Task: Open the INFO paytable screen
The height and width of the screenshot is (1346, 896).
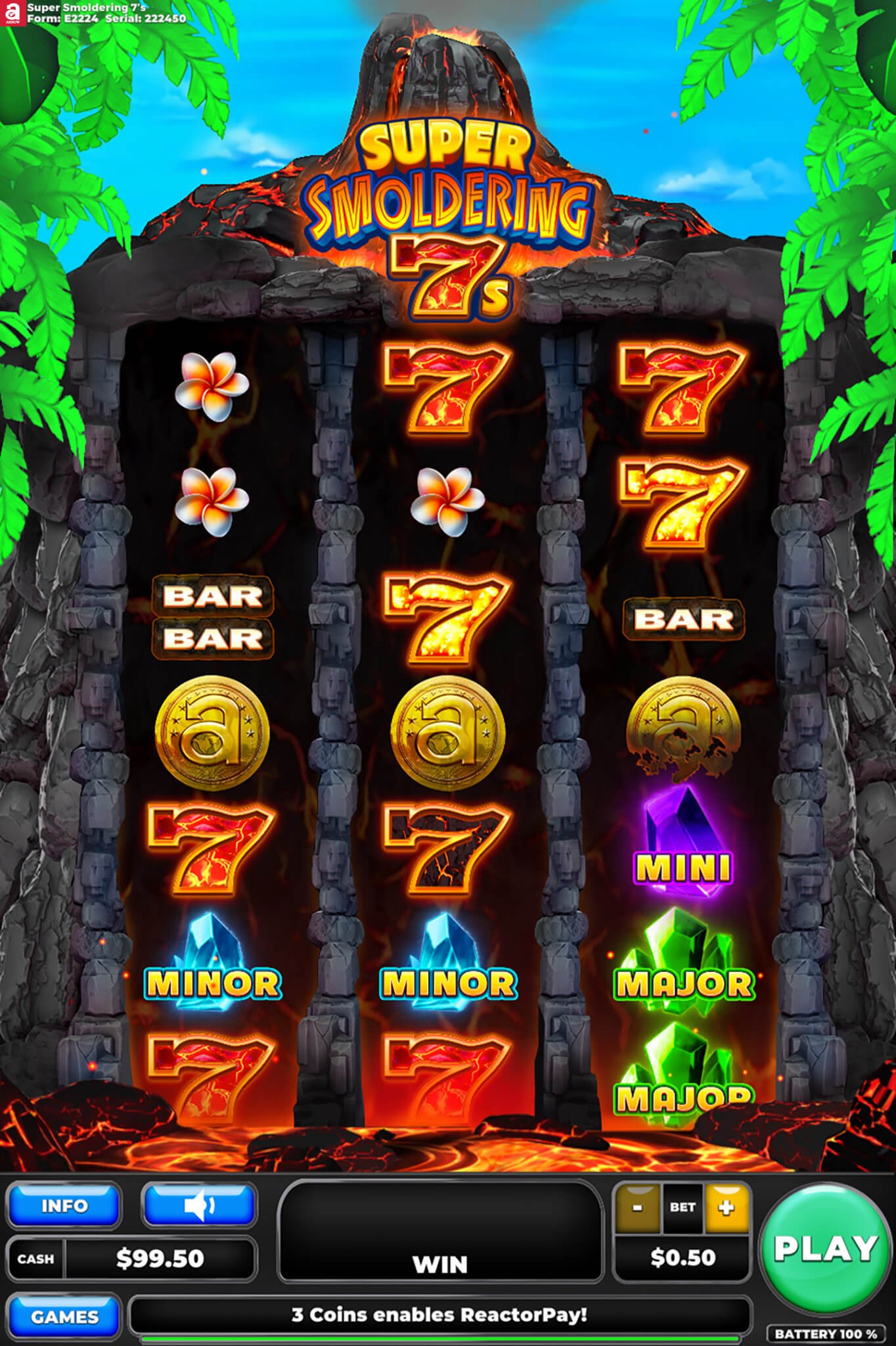Action: (x=64, y=1206)
